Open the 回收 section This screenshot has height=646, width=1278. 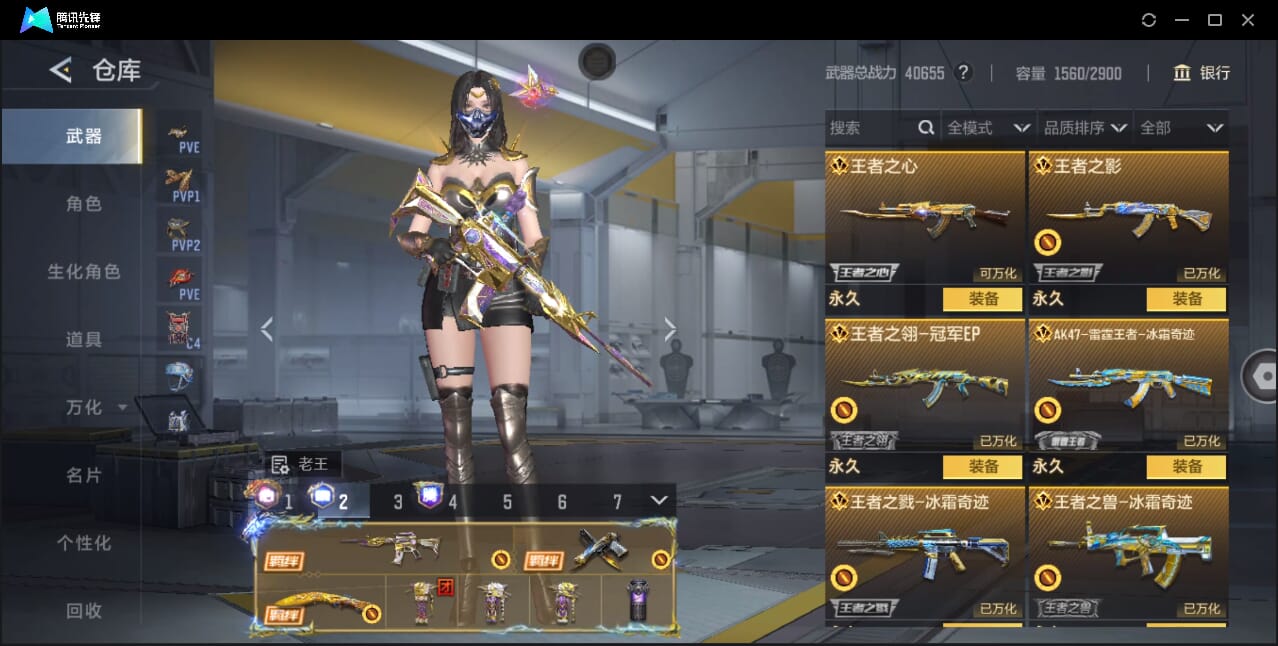click(84, 610)
